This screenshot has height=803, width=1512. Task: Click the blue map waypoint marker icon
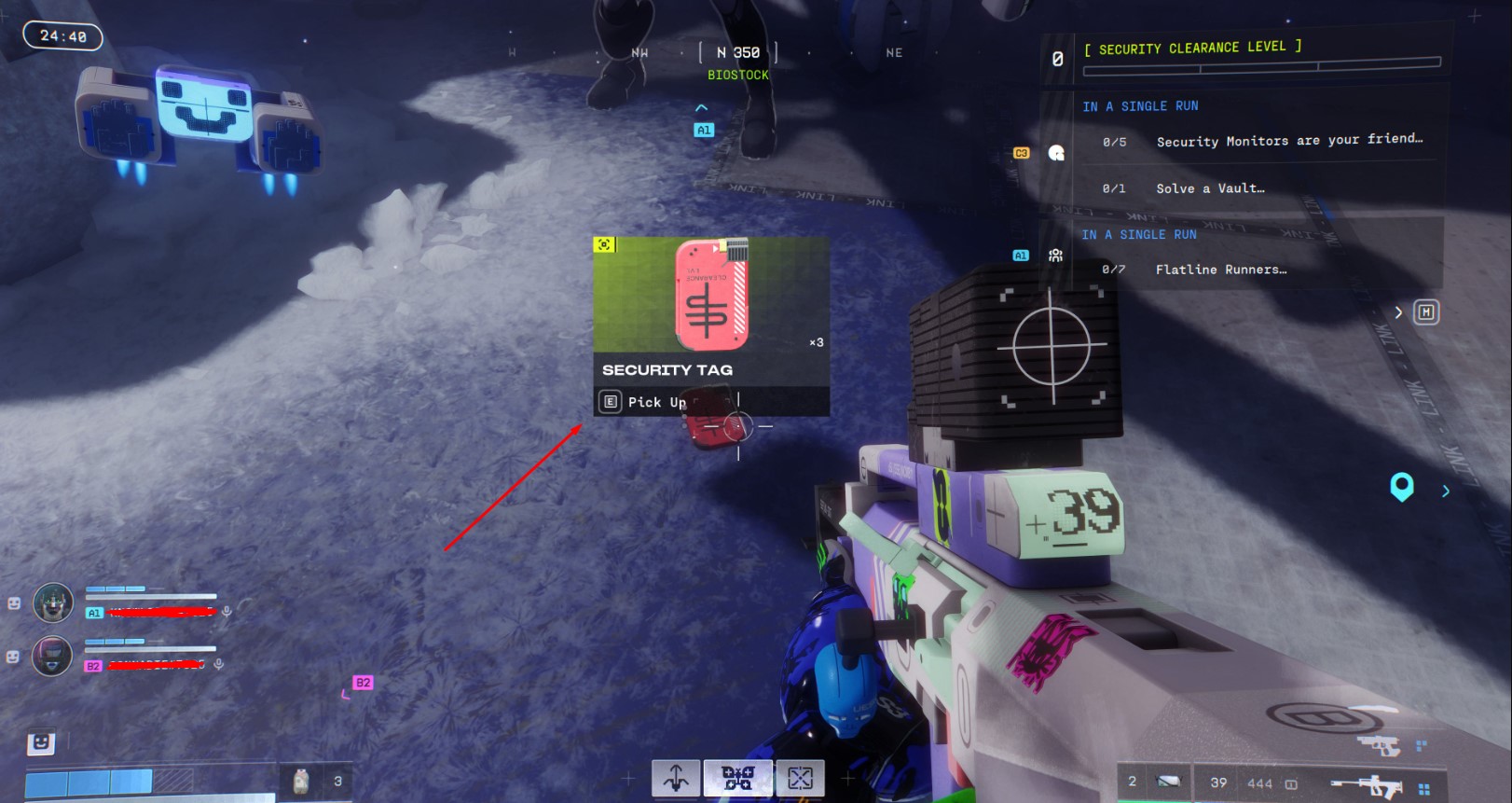coord(1401,487)
